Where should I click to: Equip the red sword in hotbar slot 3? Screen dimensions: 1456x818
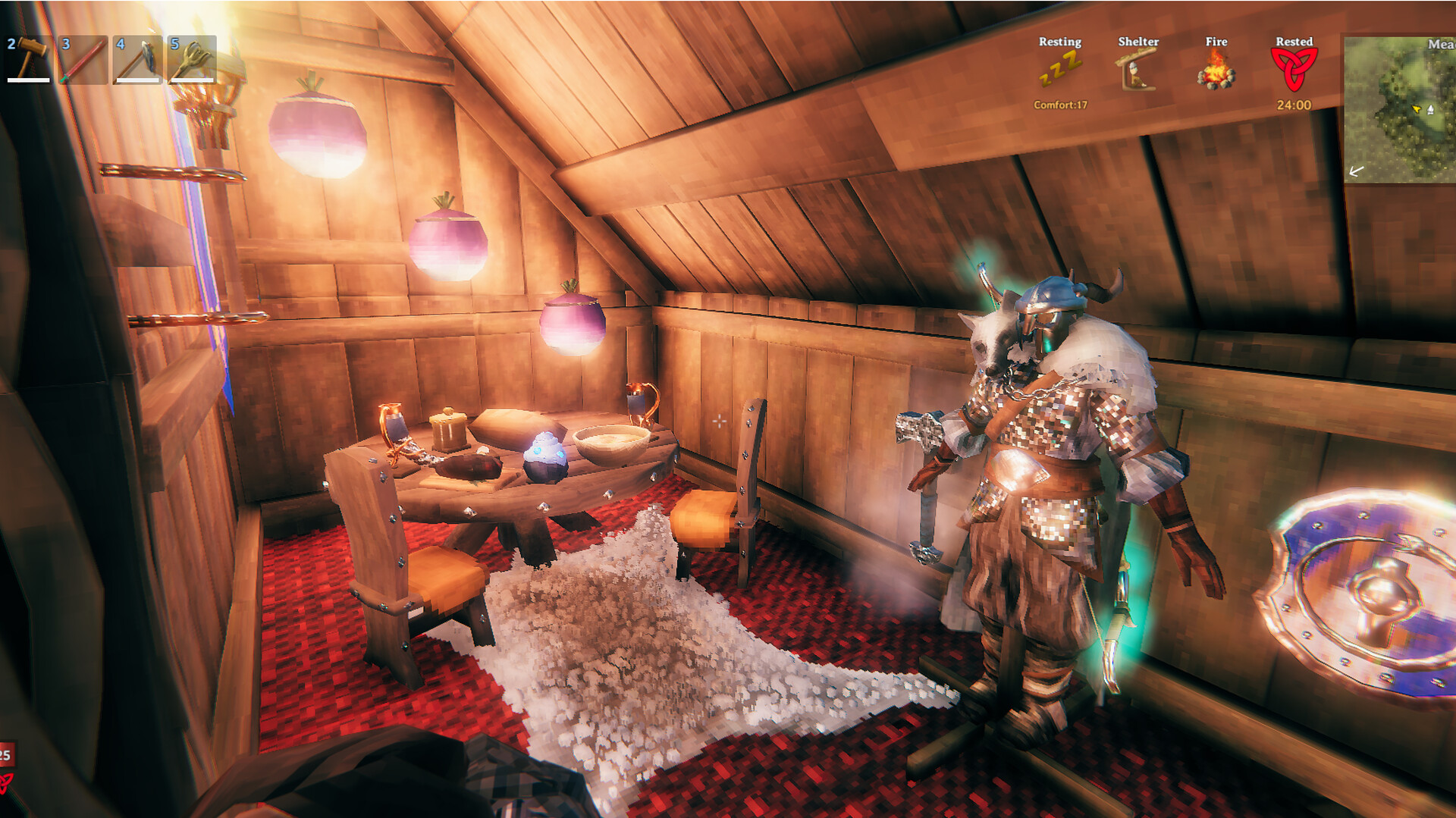85,61
